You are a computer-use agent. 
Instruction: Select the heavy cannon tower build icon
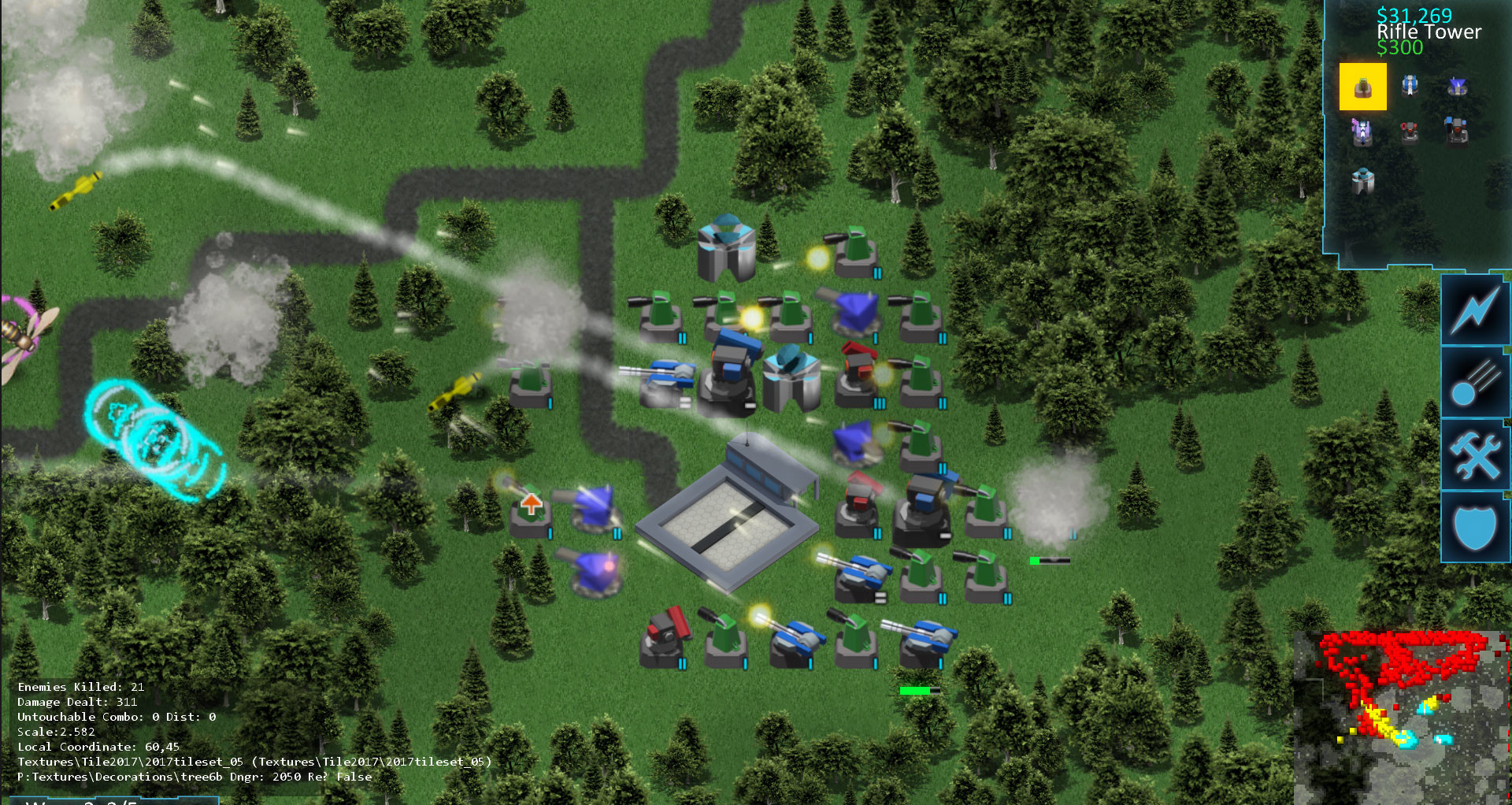1457,131
